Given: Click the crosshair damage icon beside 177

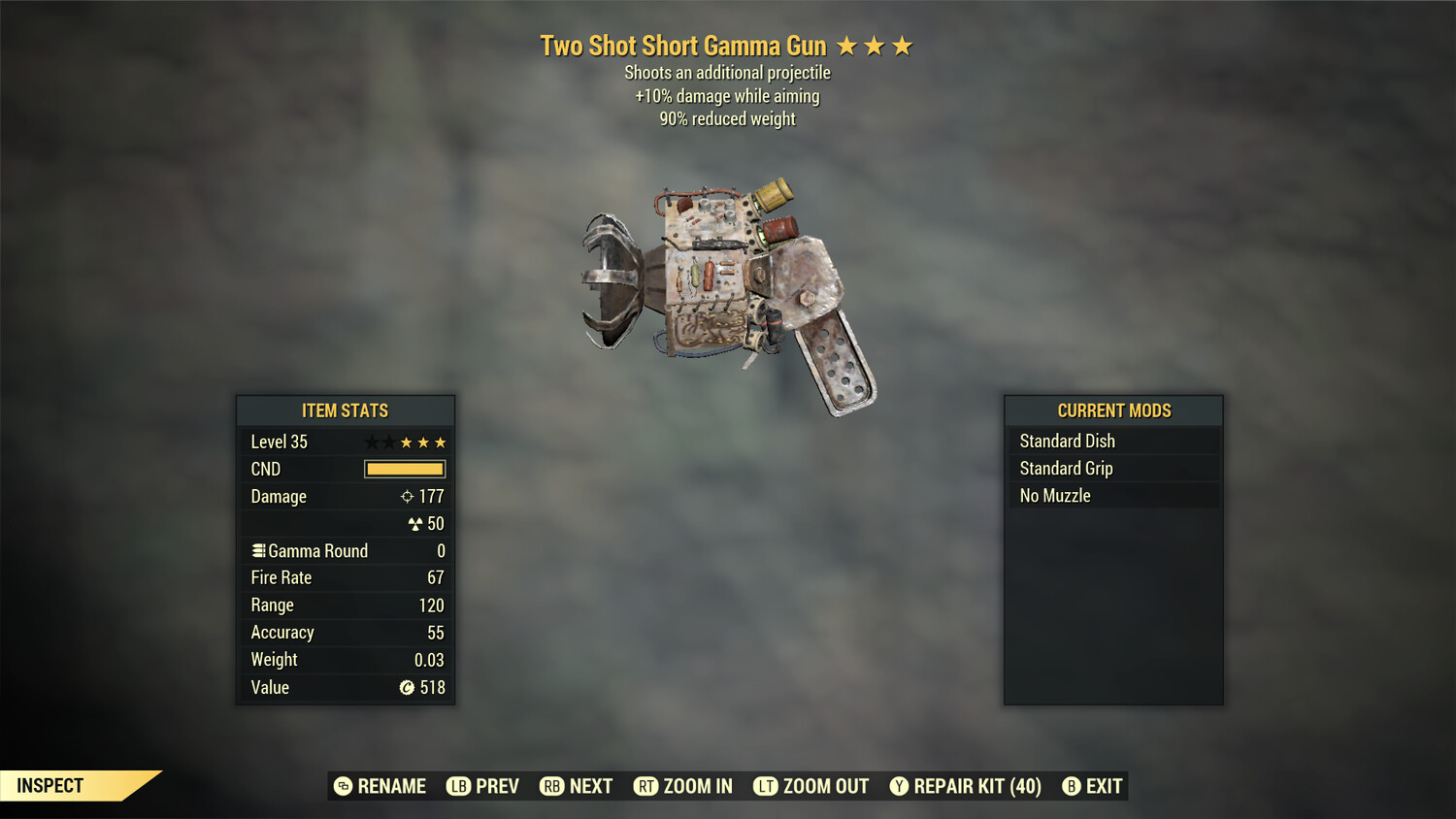Looking at the screenshot, I should pyautogui.click(x=409, y=496).
